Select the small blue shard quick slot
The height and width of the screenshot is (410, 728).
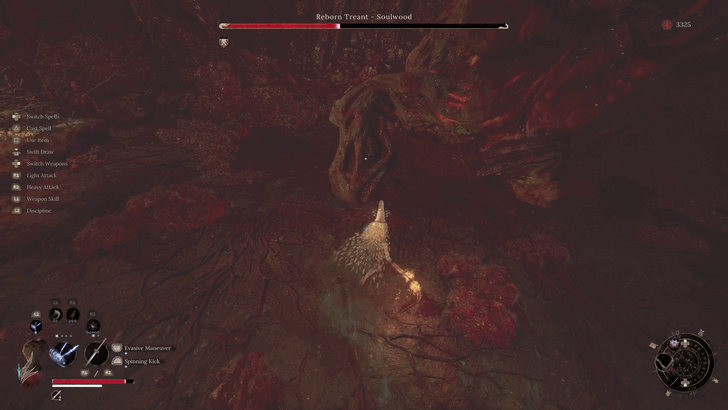[x=36, y=326]
